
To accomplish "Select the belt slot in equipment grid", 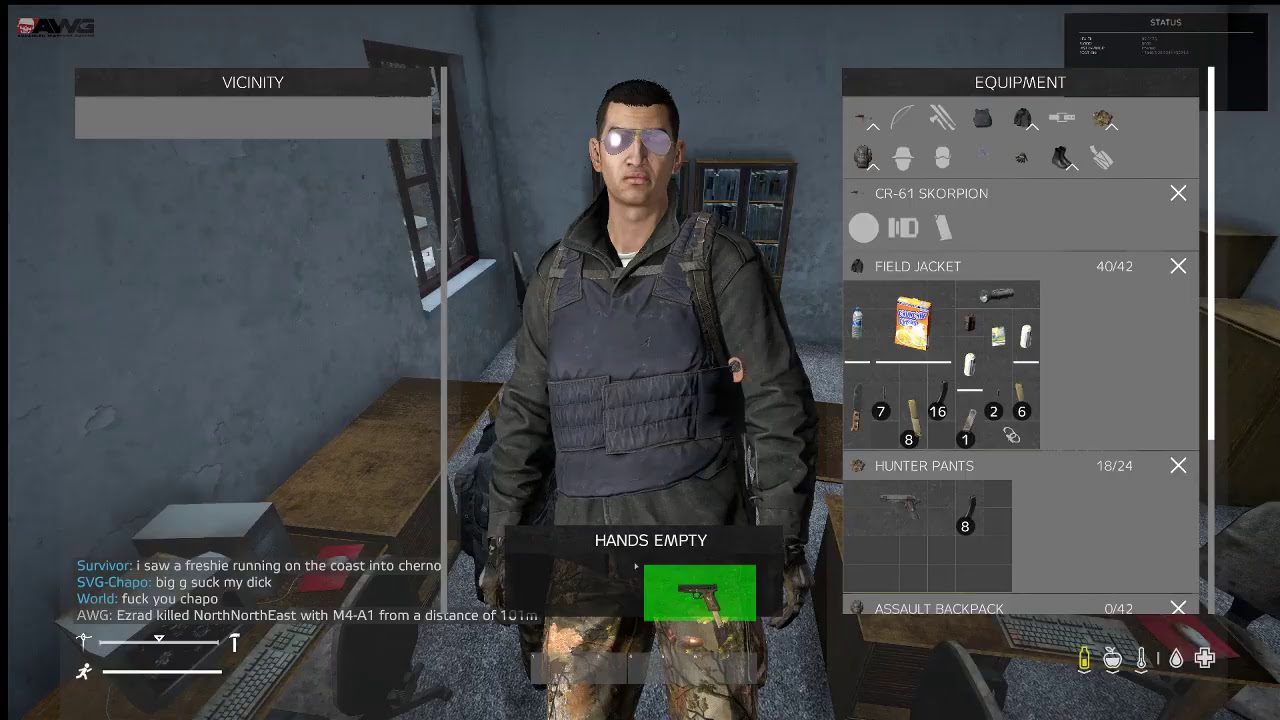I will [x=1062, y=117].
